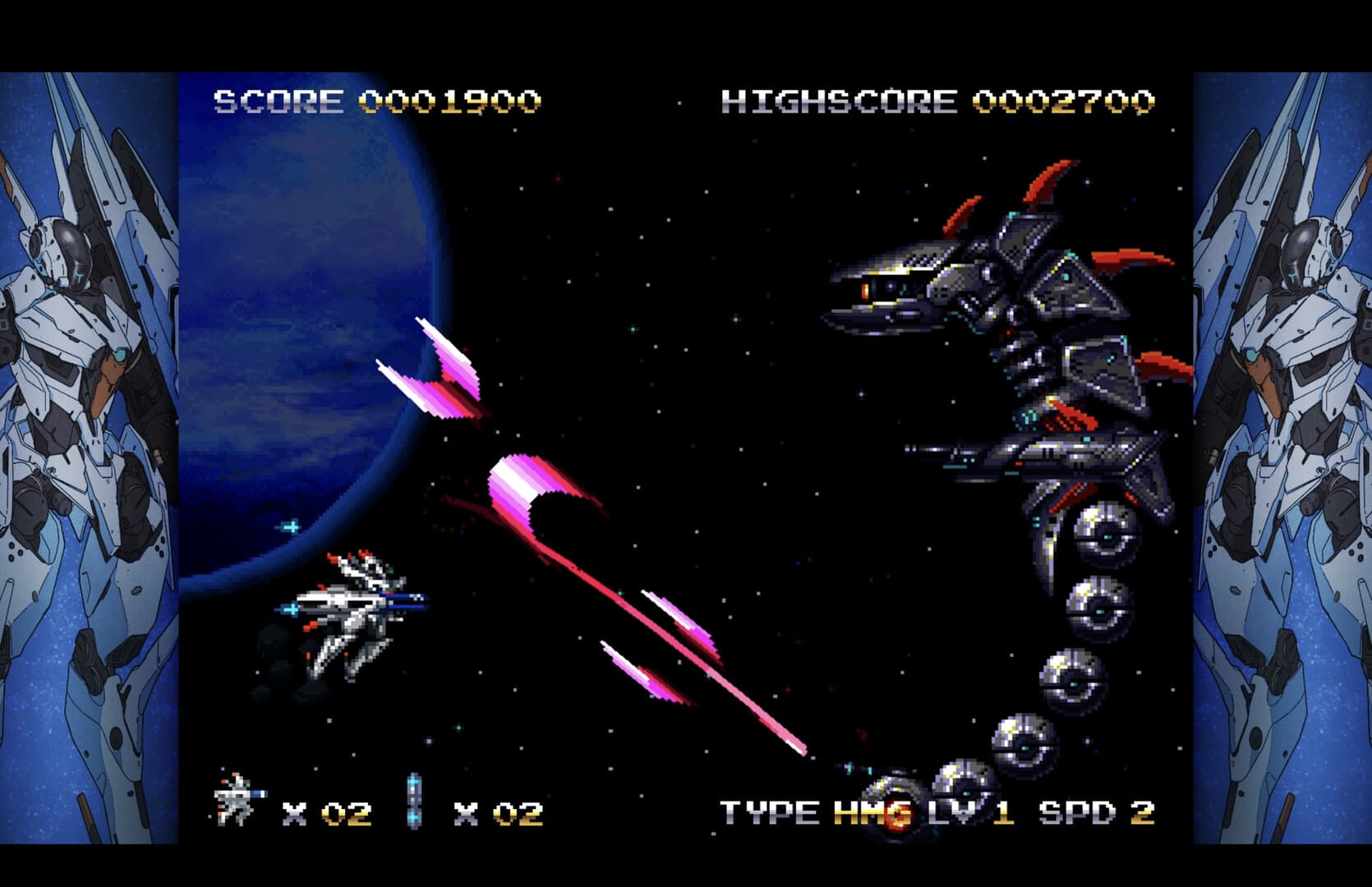Click the red dorsal fin on the boss

coord(1038,187)
